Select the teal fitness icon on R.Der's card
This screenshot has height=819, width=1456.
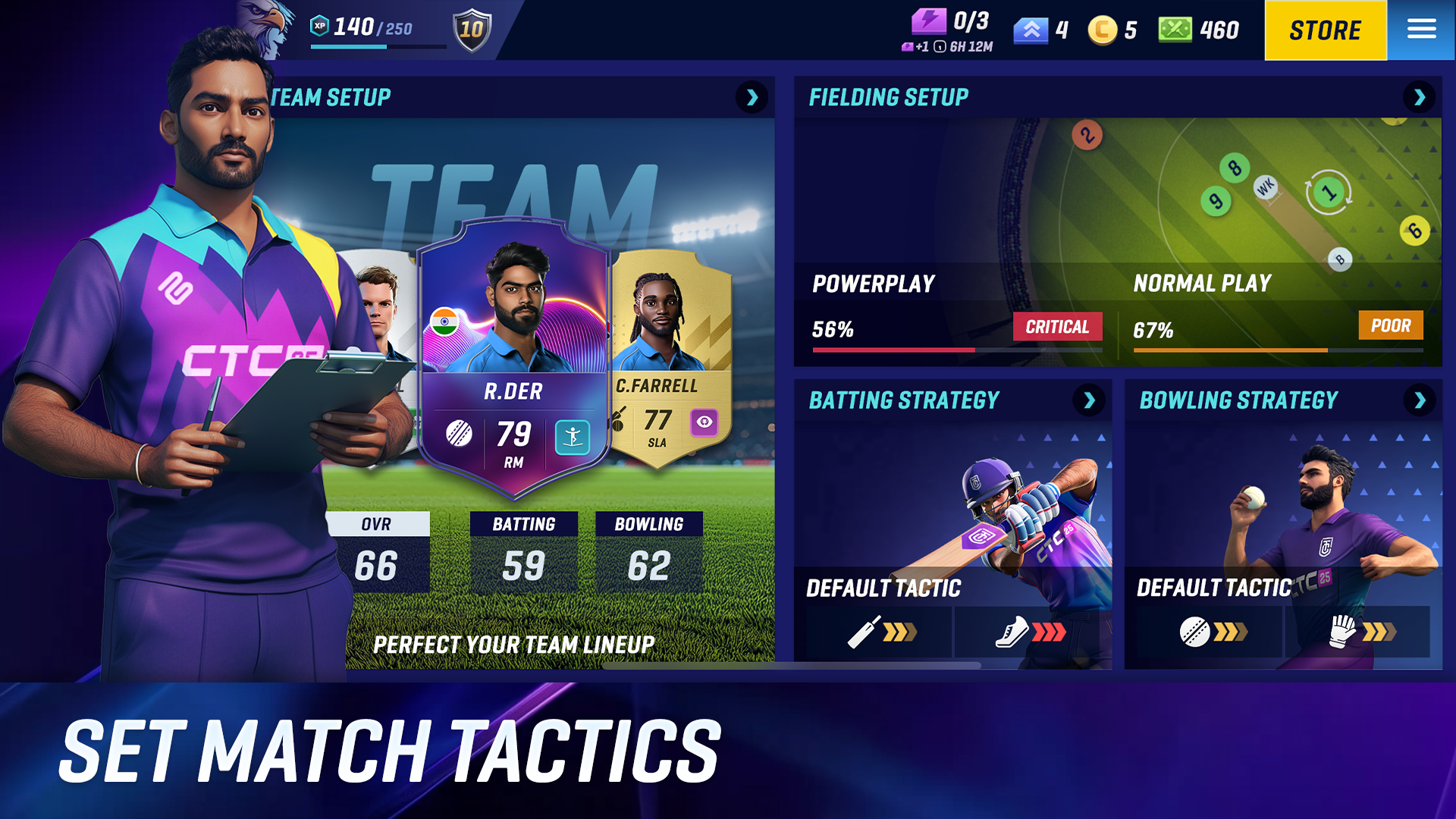point(574,438)
